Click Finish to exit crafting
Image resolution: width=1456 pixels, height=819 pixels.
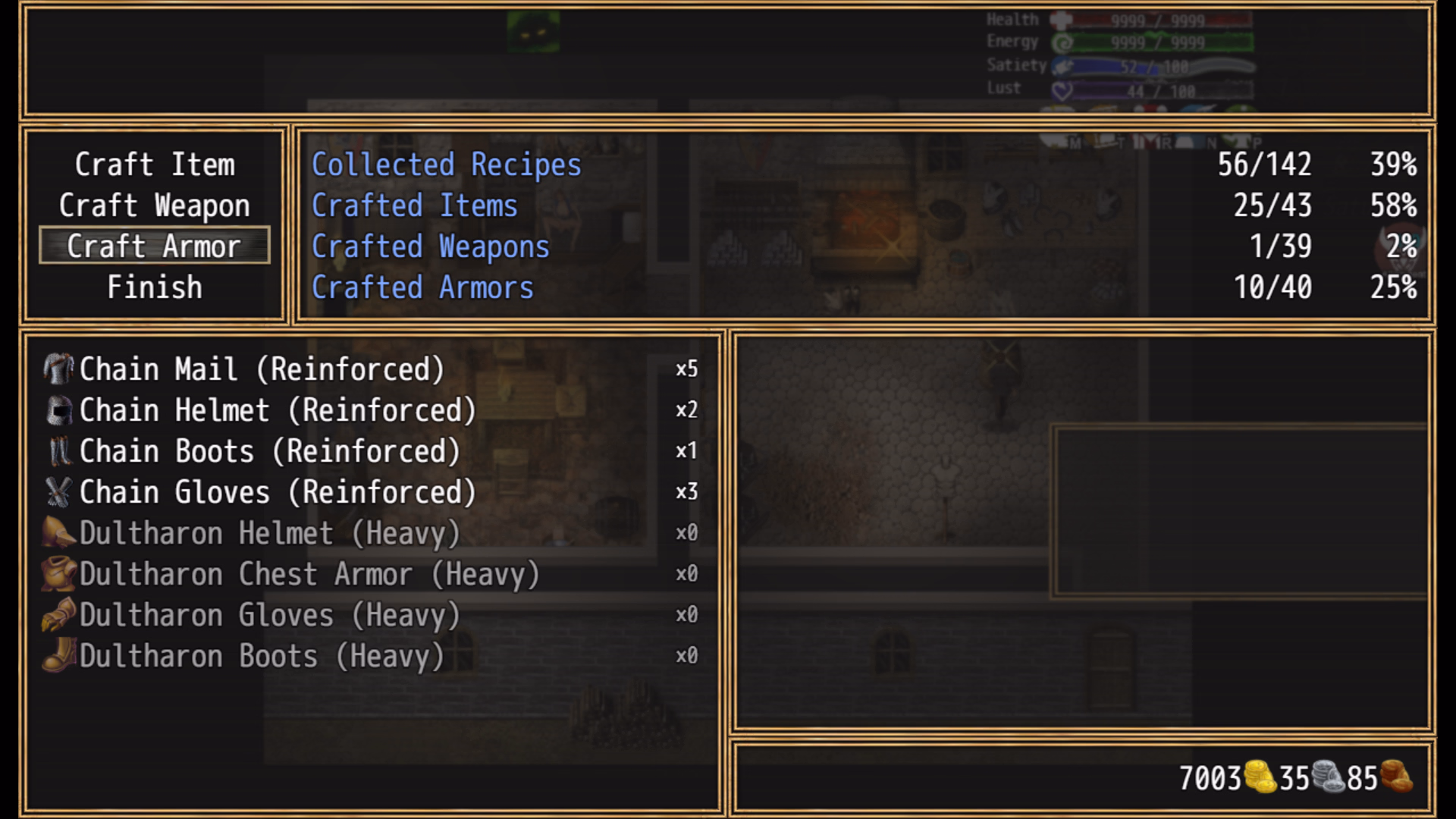[155, 287]
